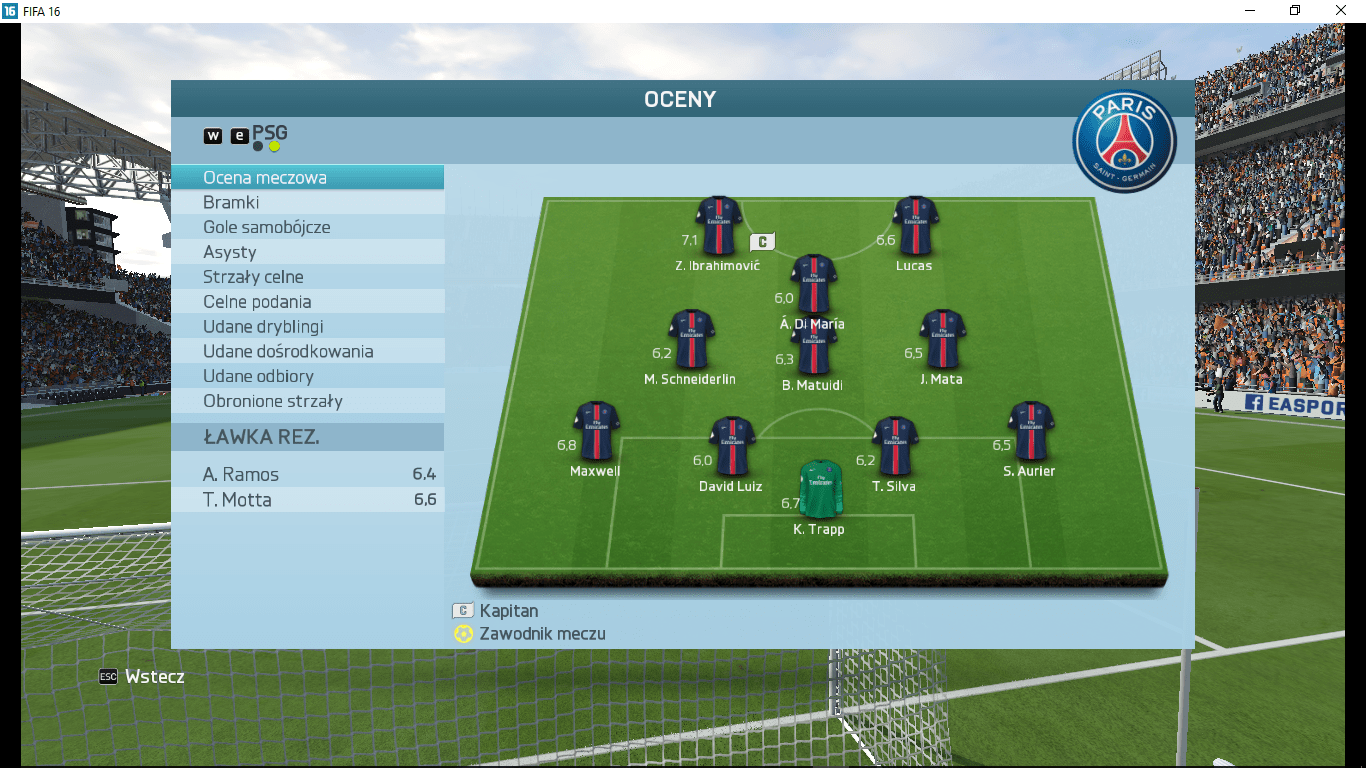Click Z. Ibrahimović's shirt on the pitch
Screen dimensions: 1366x768
coord(718,226)
